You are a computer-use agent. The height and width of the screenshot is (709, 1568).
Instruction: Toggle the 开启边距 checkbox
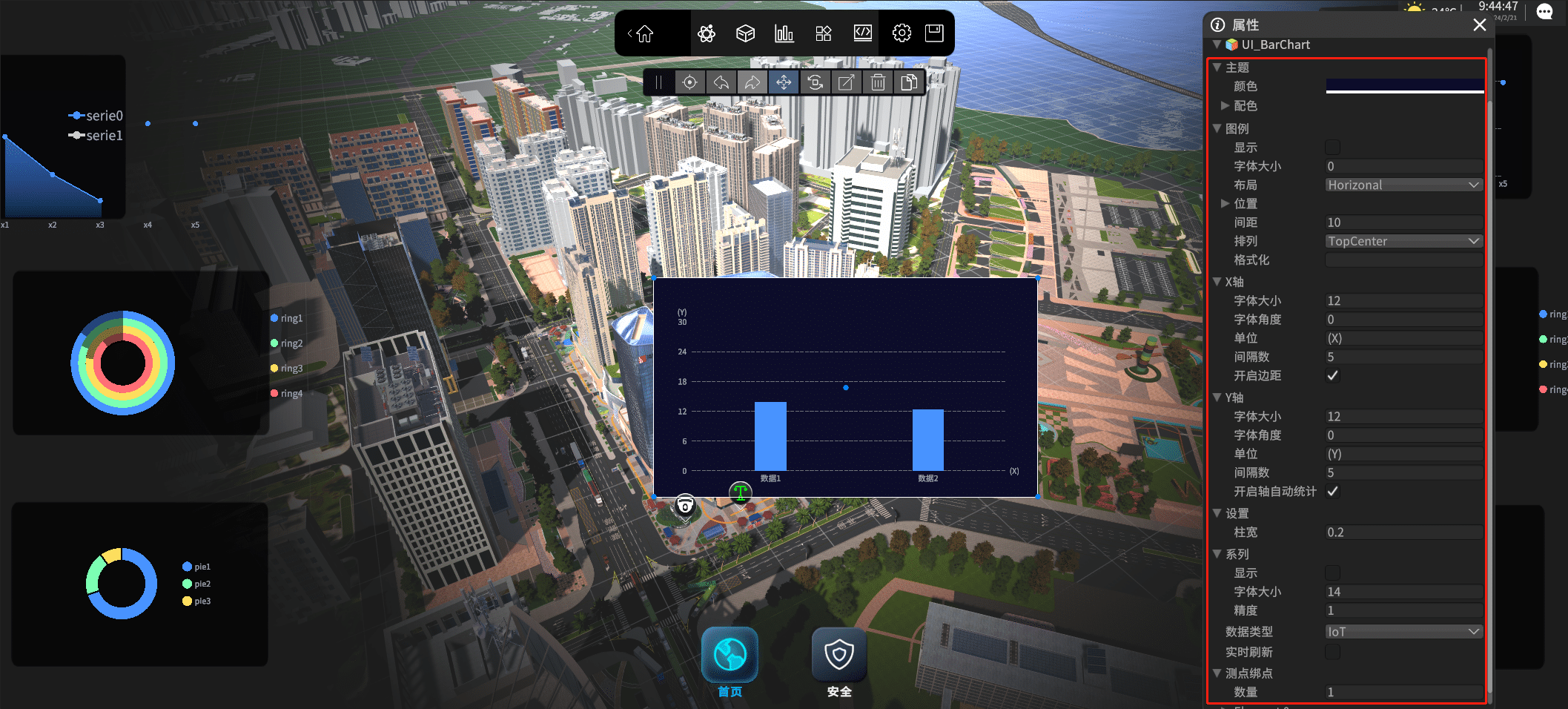1332,375
